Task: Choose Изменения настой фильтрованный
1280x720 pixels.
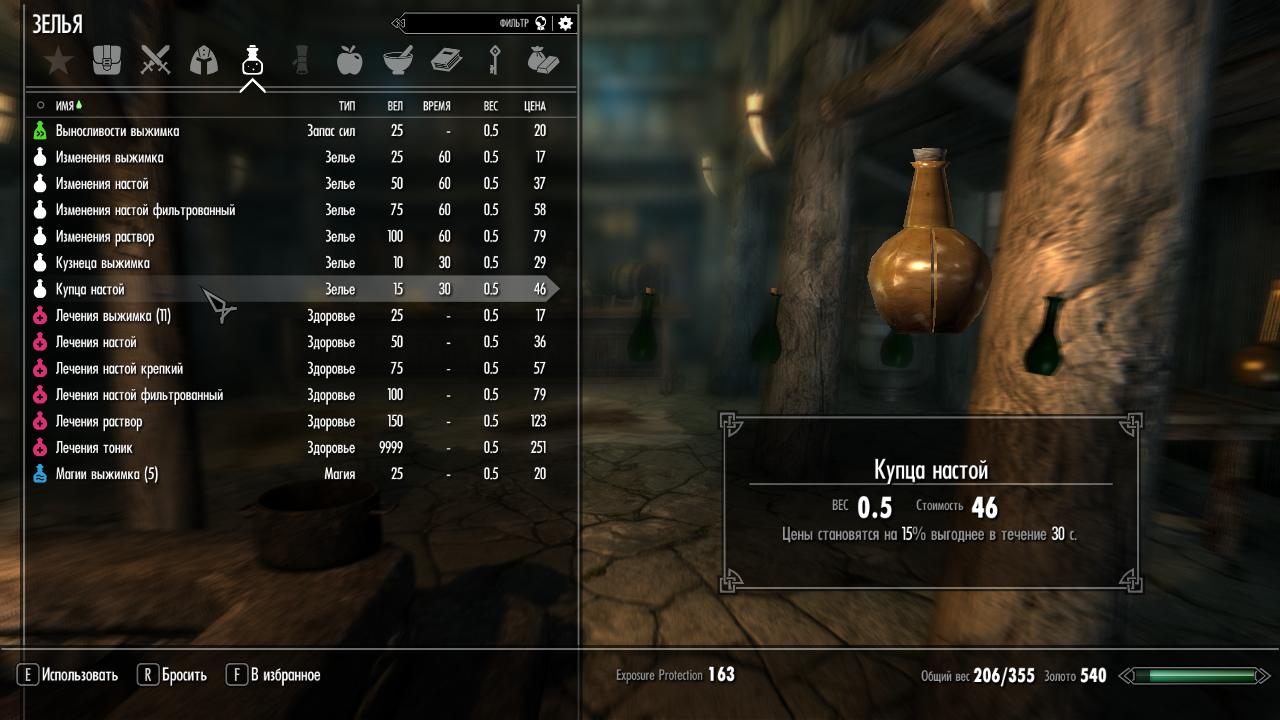Action: 145,210
